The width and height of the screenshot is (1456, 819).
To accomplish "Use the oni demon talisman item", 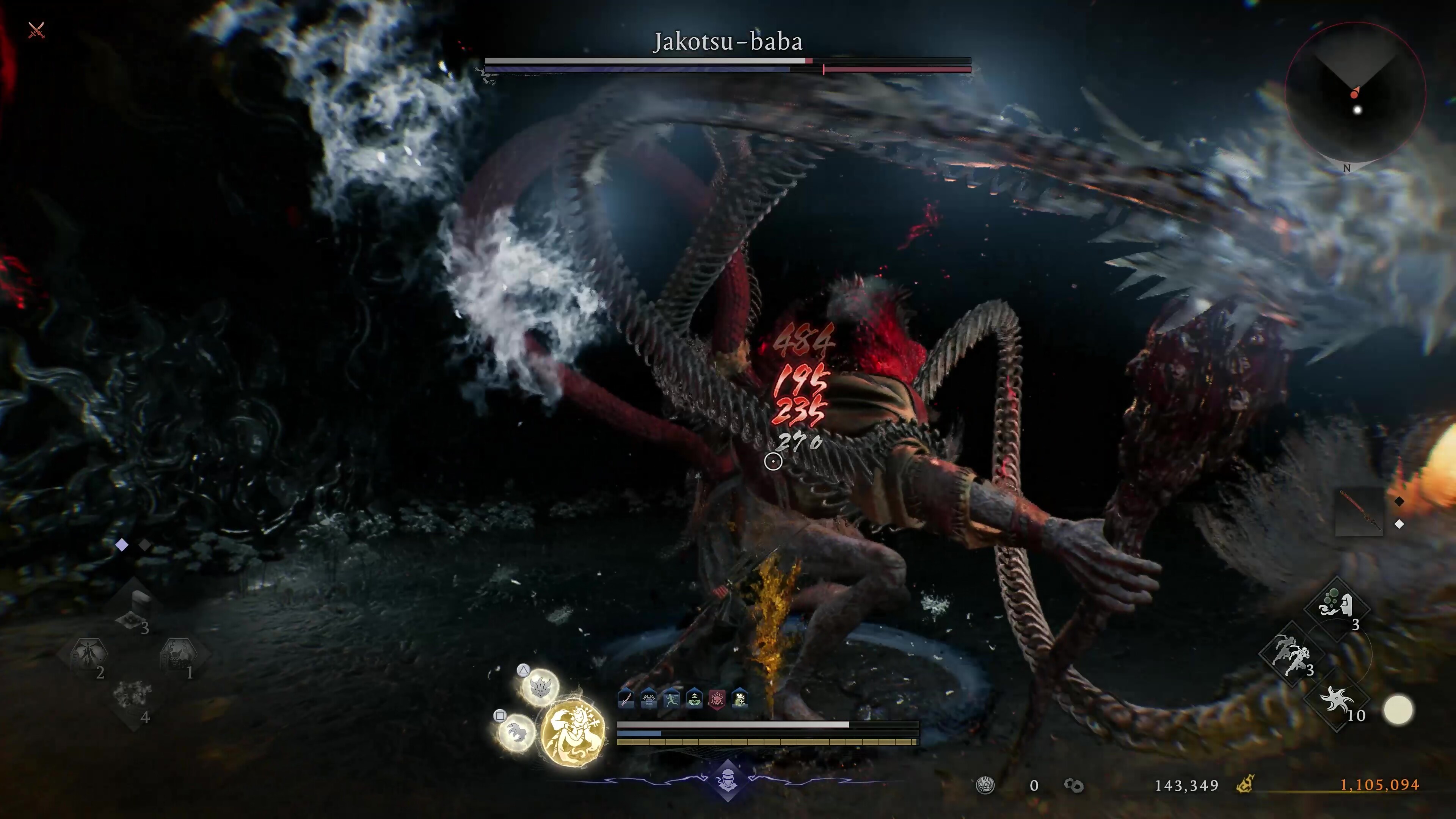I will click(x=179, y=654).
